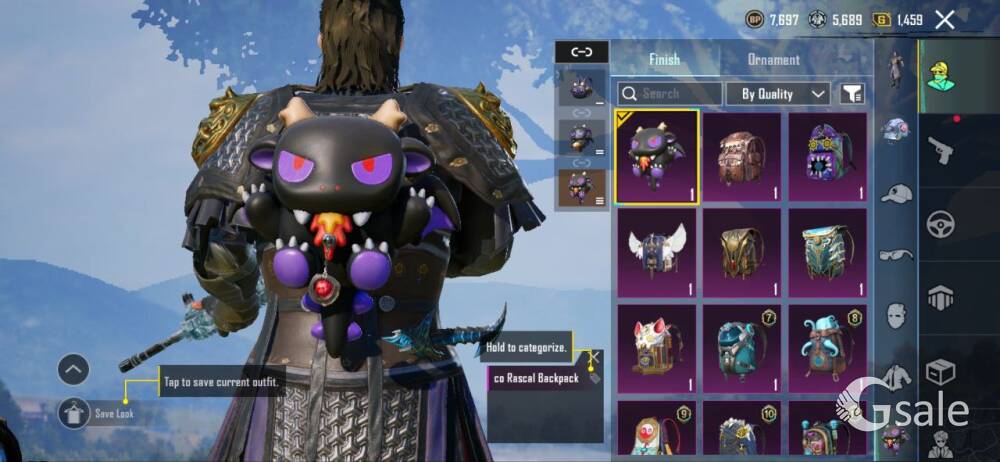Expand the round up-arrow button
1000x462 pixels.
pos(74,370)
